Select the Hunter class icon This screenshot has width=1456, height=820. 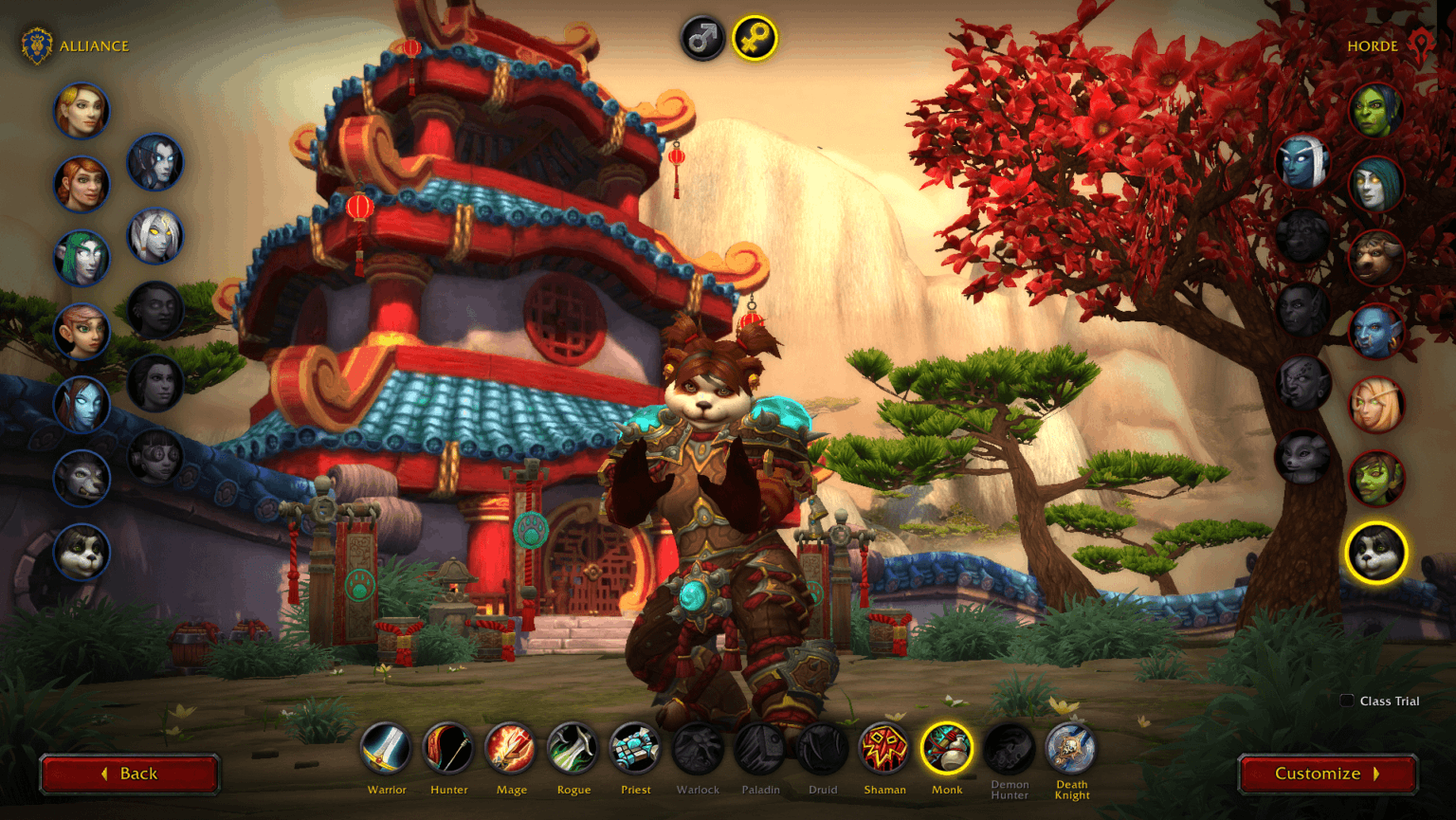[x=448, y=752]
